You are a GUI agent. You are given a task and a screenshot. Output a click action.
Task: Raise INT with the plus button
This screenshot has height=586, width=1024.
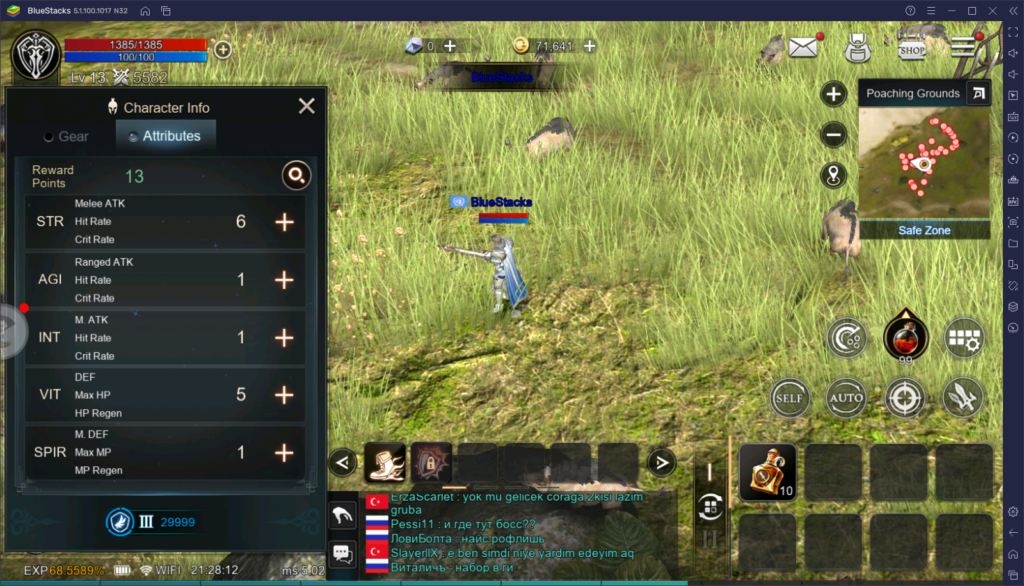[x=285, y=338]
